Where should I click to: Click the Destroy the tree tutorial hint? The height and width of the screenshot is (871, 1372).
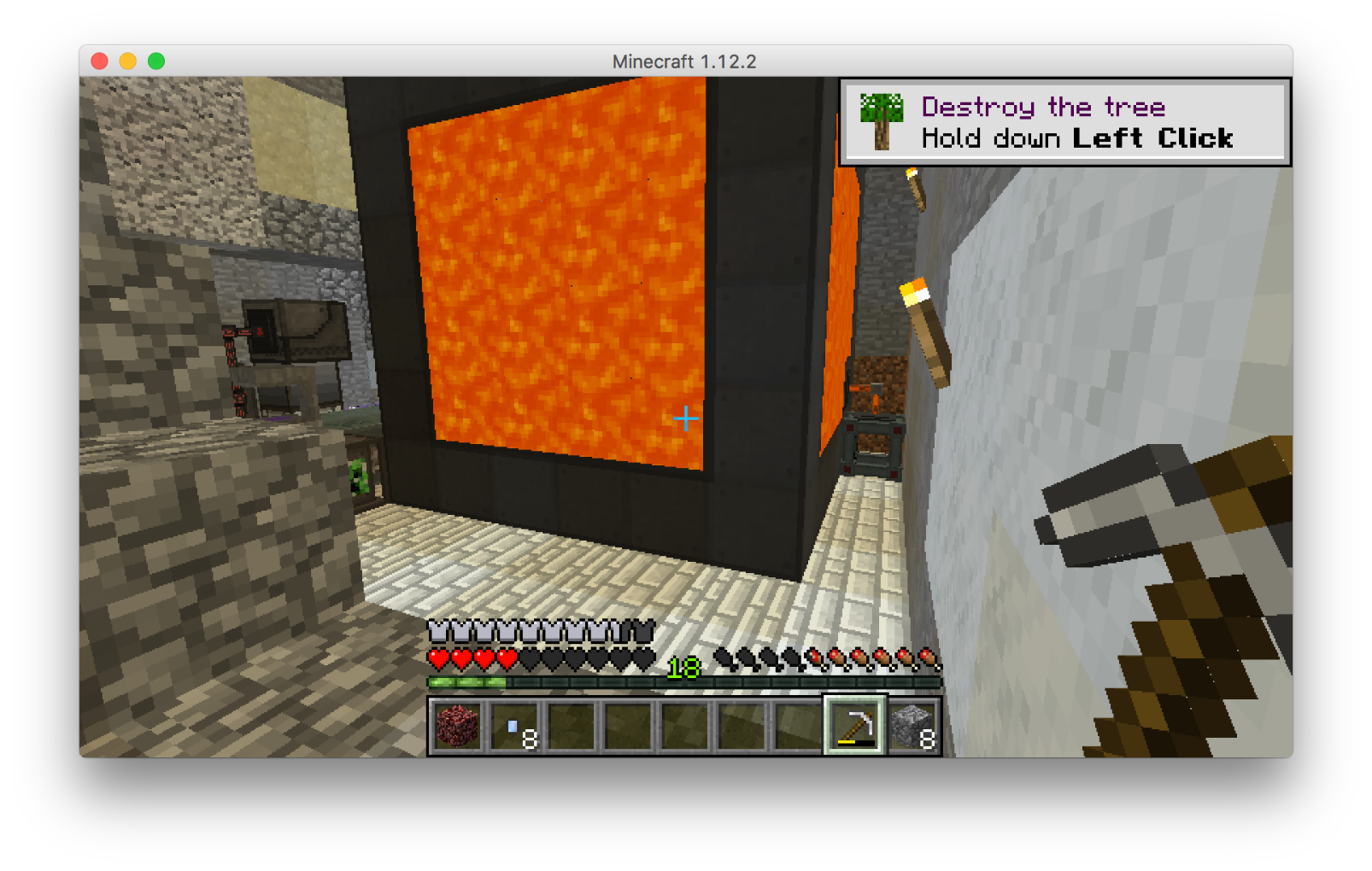pos(1064,122)
